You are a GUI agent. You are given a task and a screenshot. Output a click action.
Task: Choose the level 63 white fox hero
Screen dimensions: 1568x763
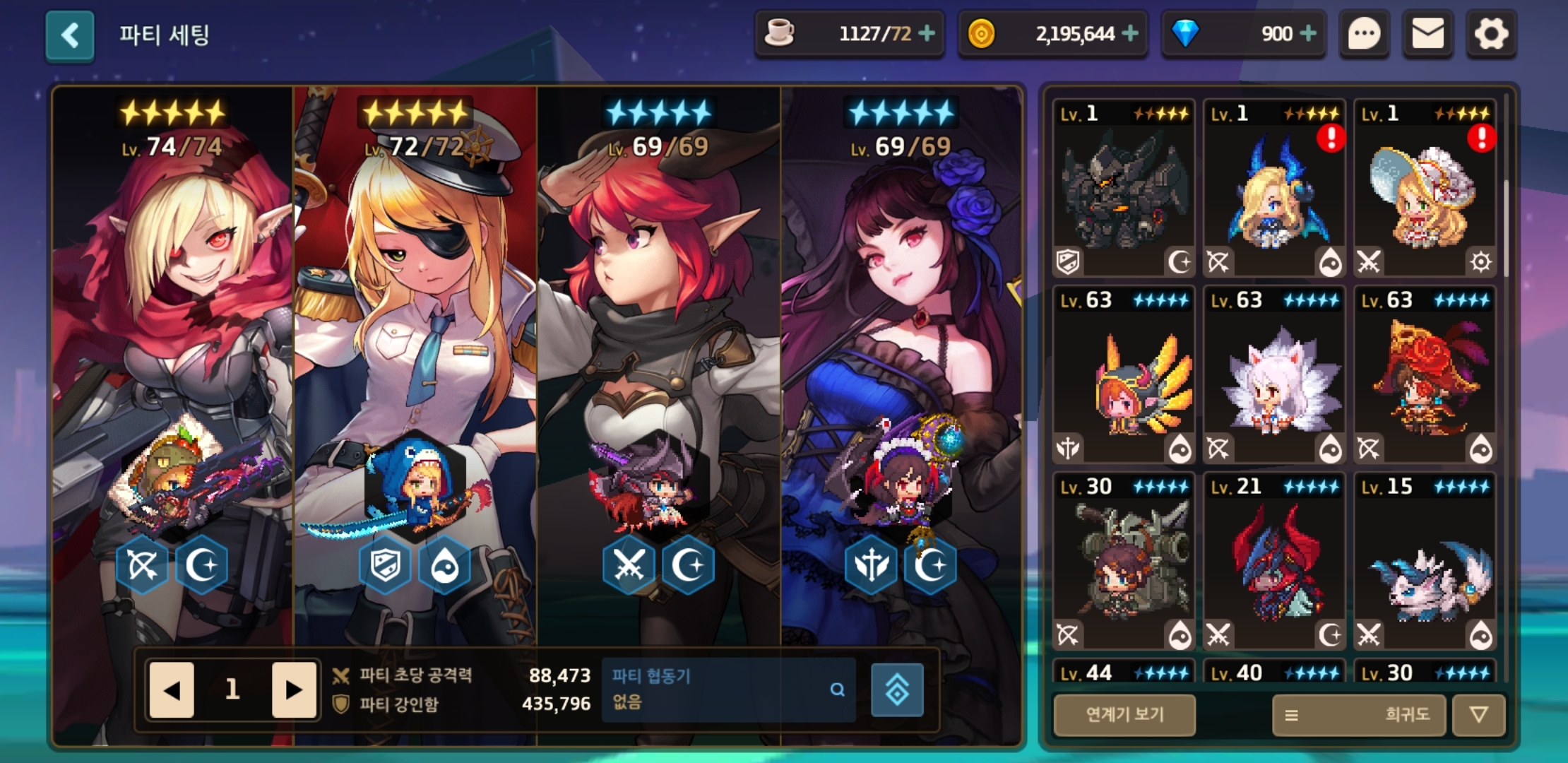(1274, 374)
